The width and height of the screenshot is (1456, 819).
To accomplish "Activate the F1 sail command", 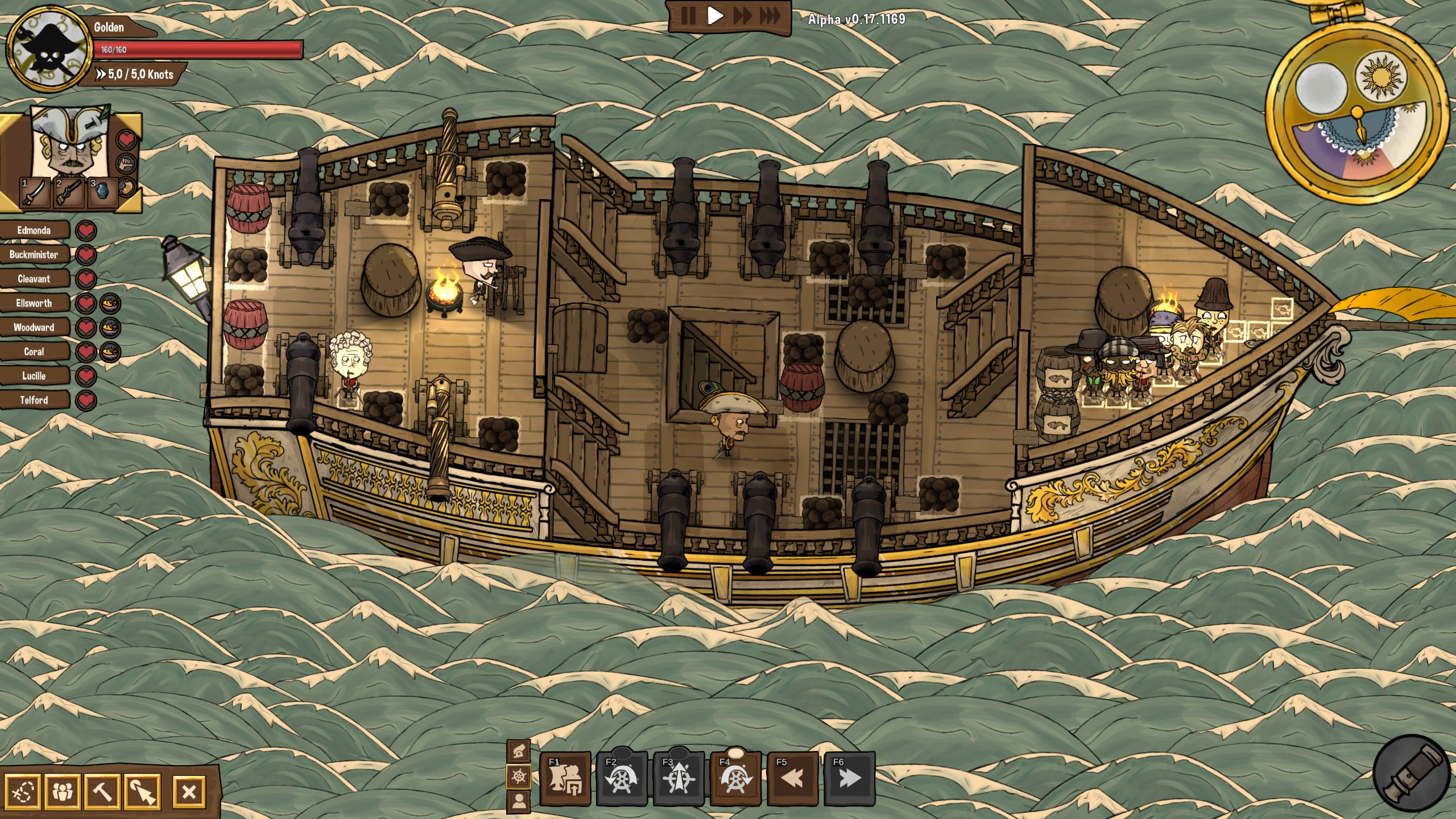I will (x=565, y=779).
